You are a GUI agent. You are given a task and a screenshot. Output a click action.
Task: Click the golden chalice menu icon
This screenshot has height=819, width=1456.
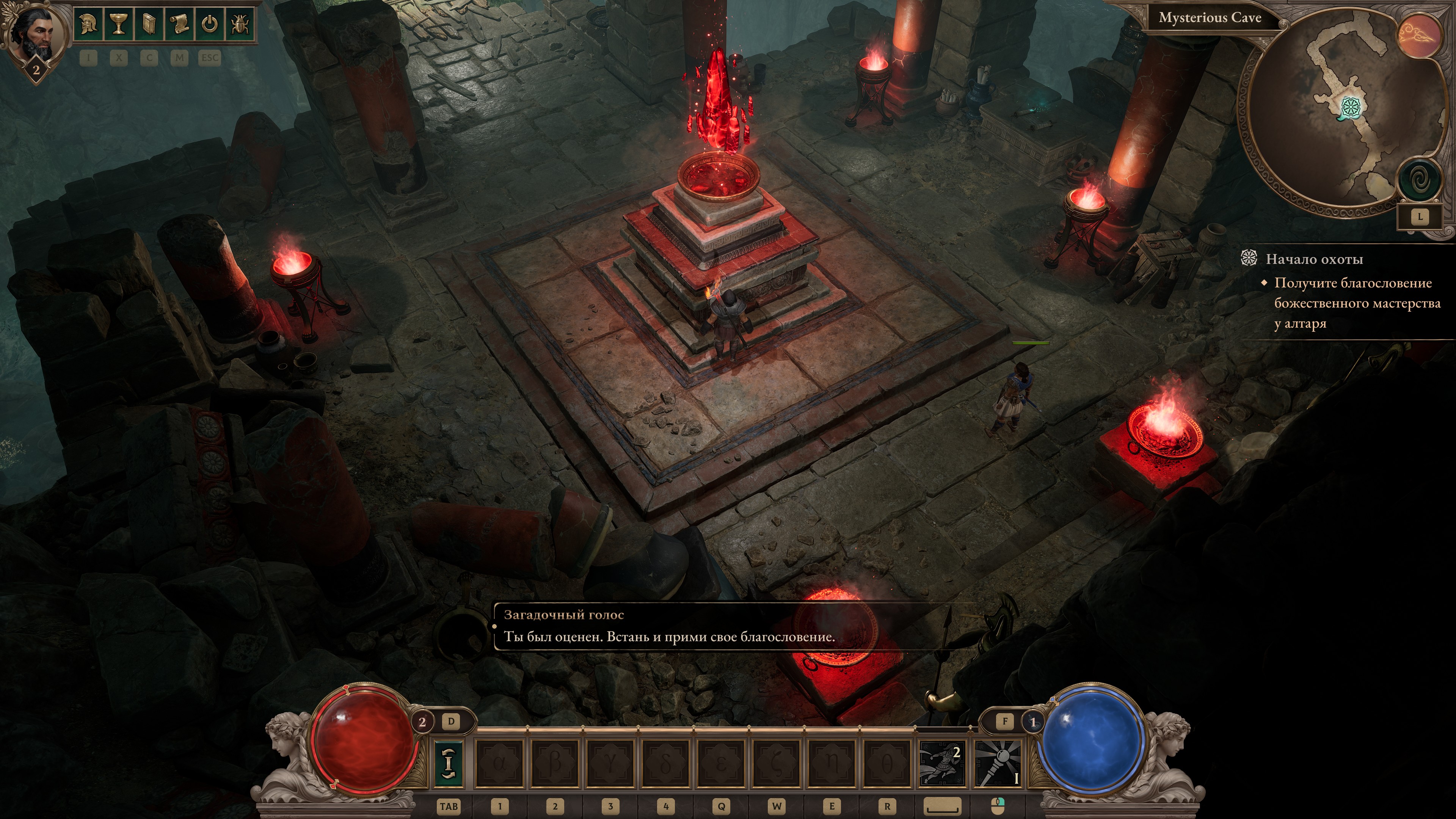[x=119, y=24]
